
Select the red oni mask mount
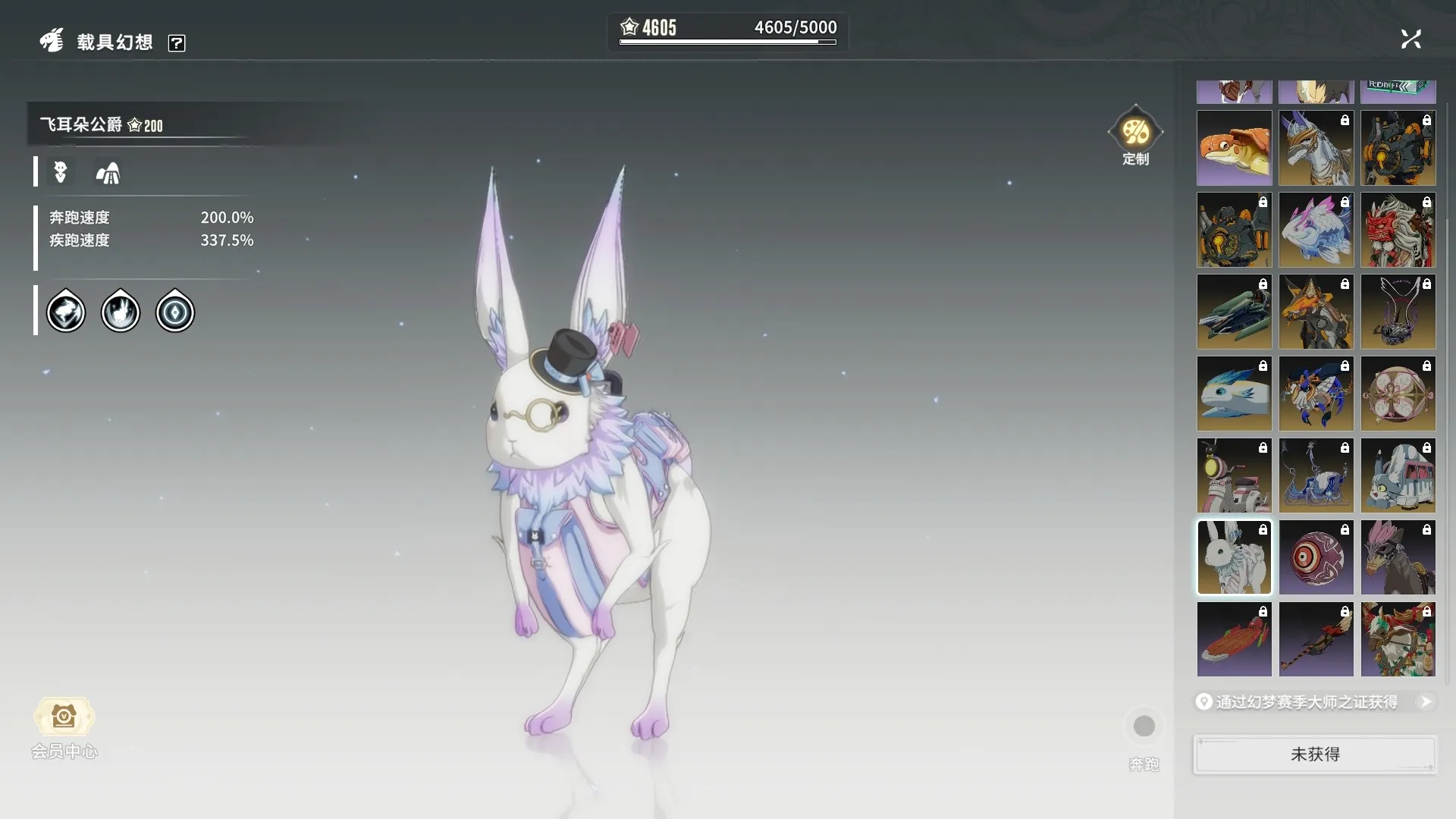click(x=1398, y=231)
